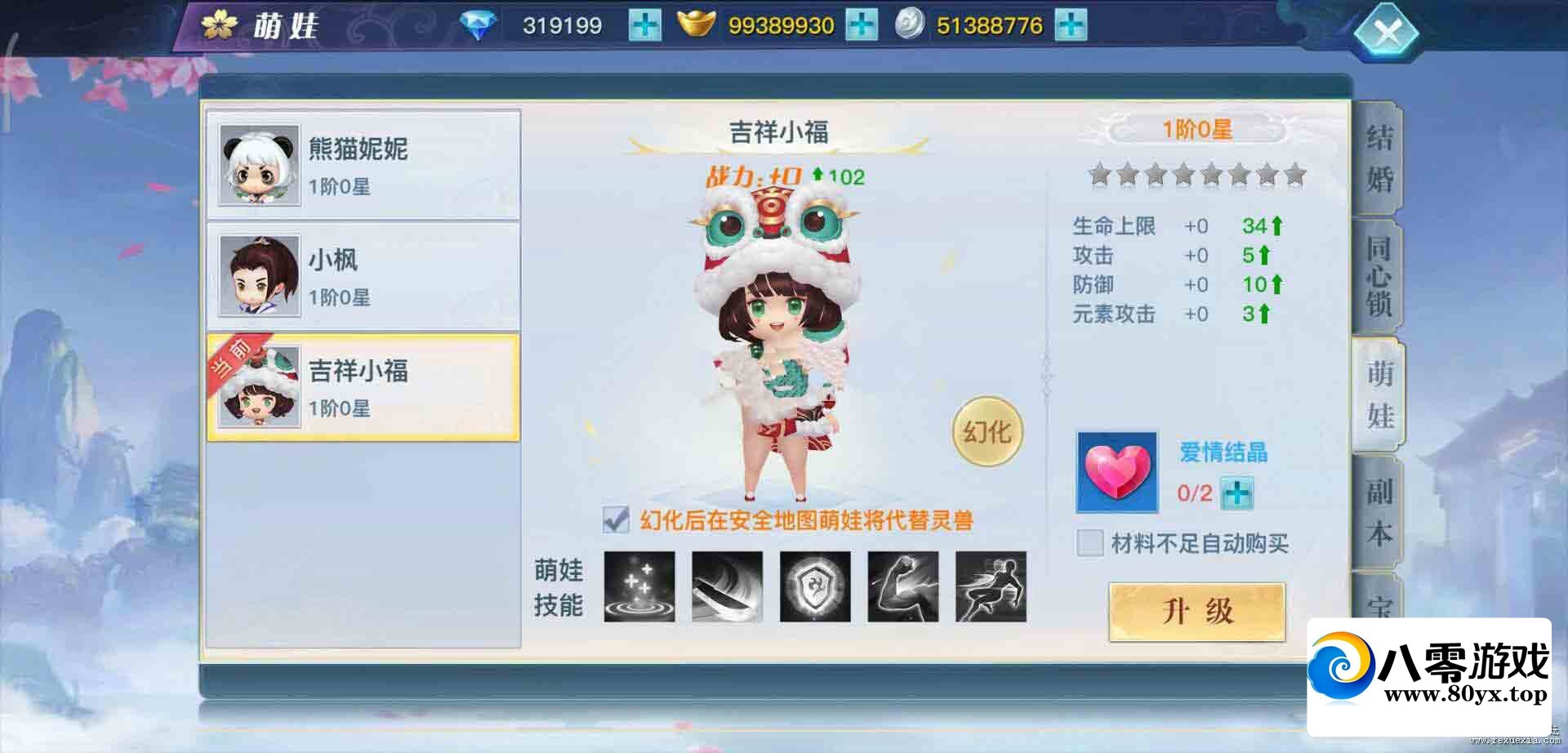Select the blade slash skill icon
This screenshot has width=1568, height=753.
coord(727,588)
